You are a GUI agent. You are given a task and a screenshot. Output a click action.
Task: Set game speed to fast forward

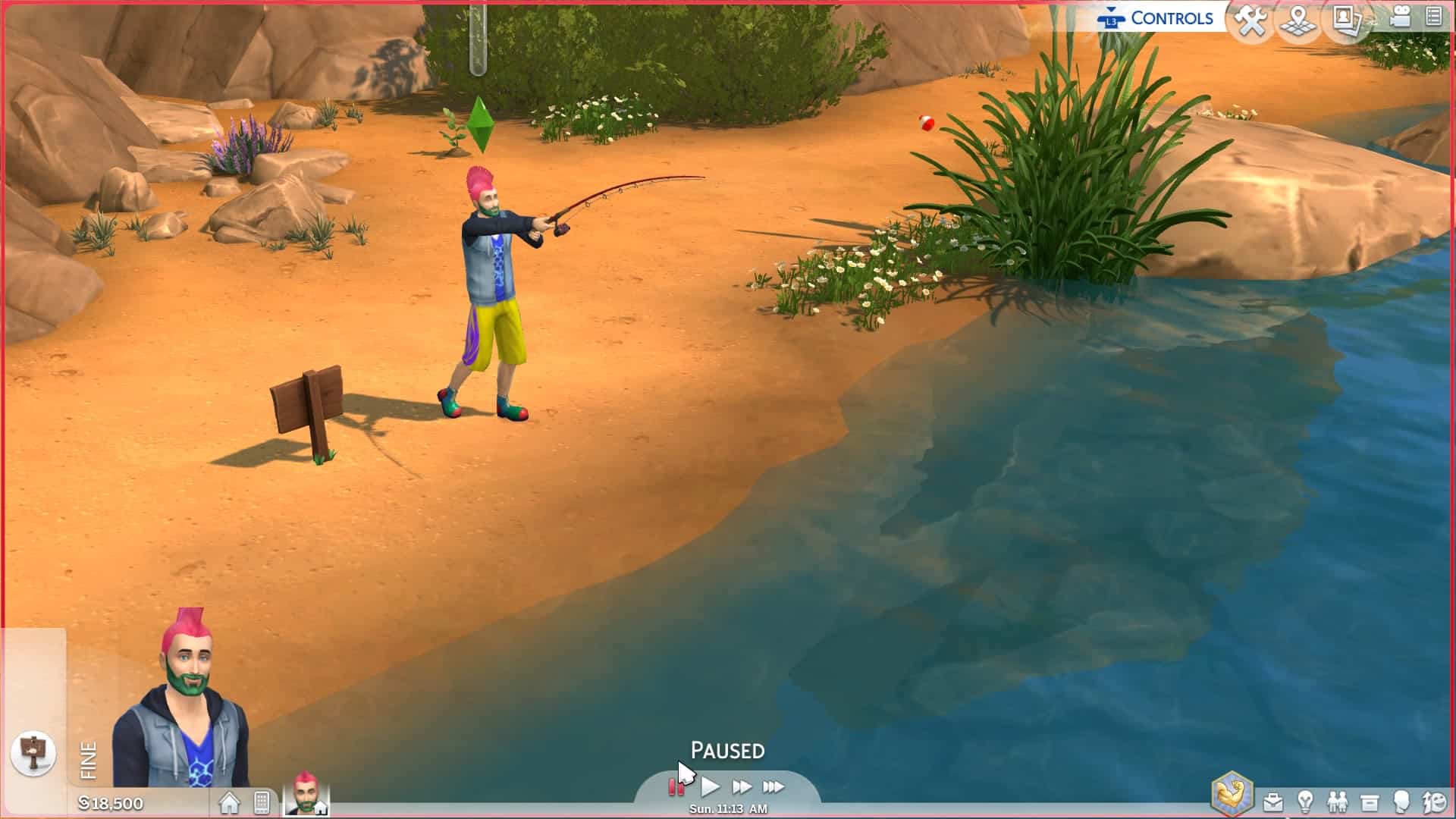[742, 787]
